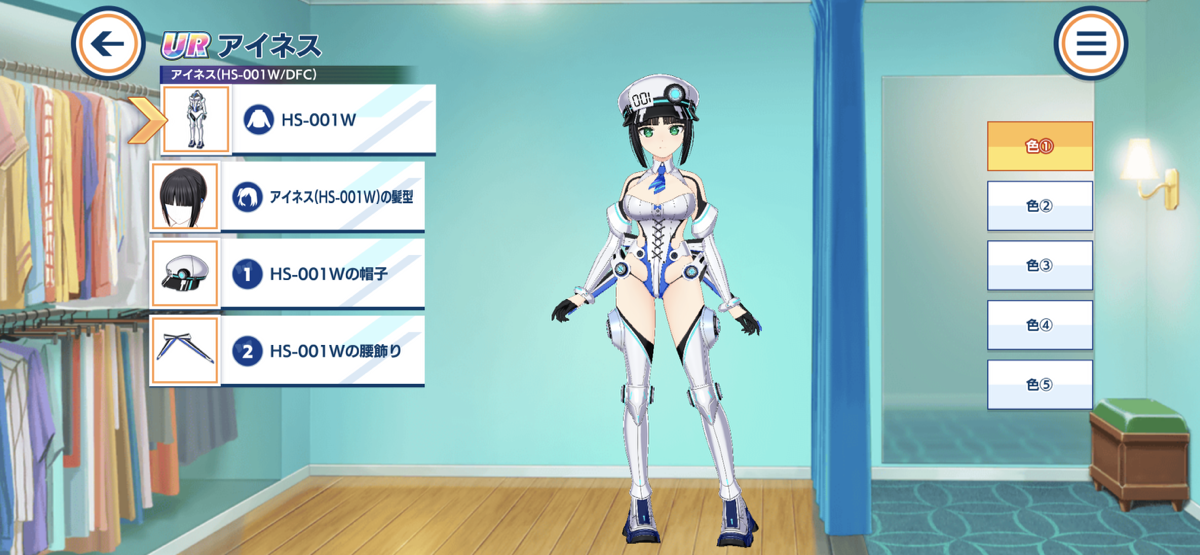The height and width of the screenshot is (555, 1200).
Task: Choose color option 色①
Action: pyautogui.click(x=1040, y=146)
